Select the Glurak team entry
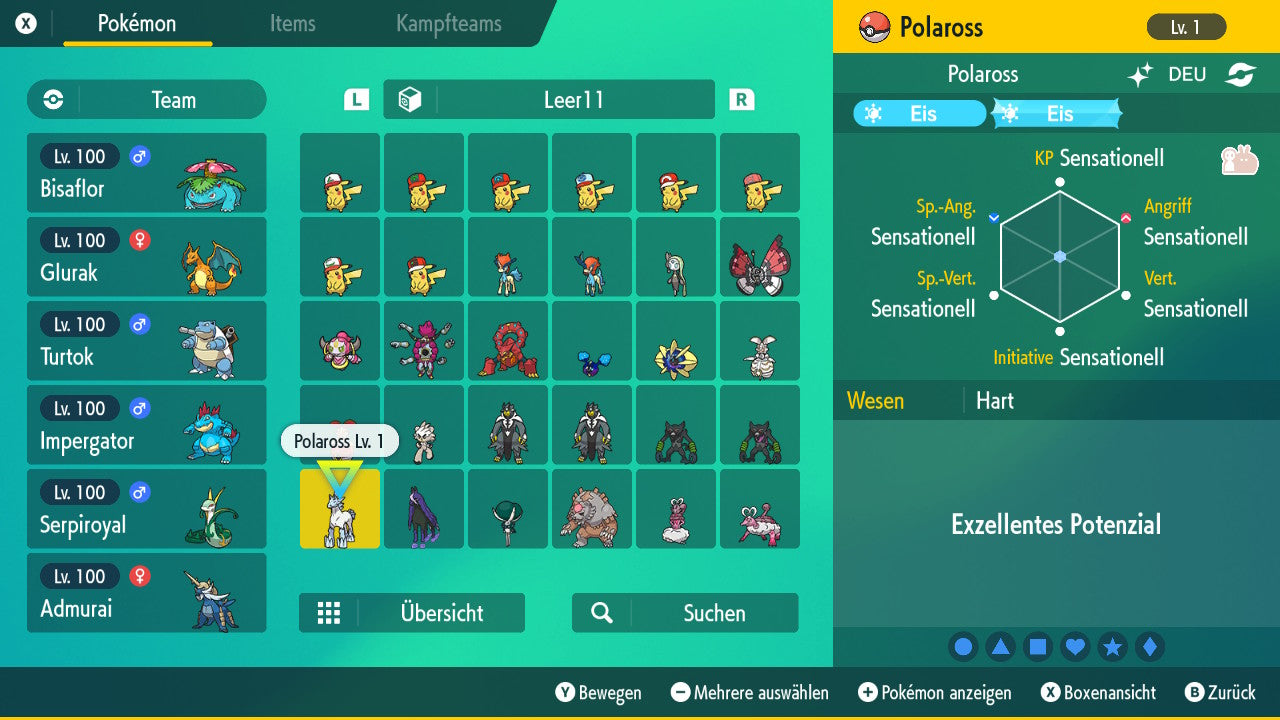The image size is (1280, 720). pyautogui.click(x=147, y=257)
